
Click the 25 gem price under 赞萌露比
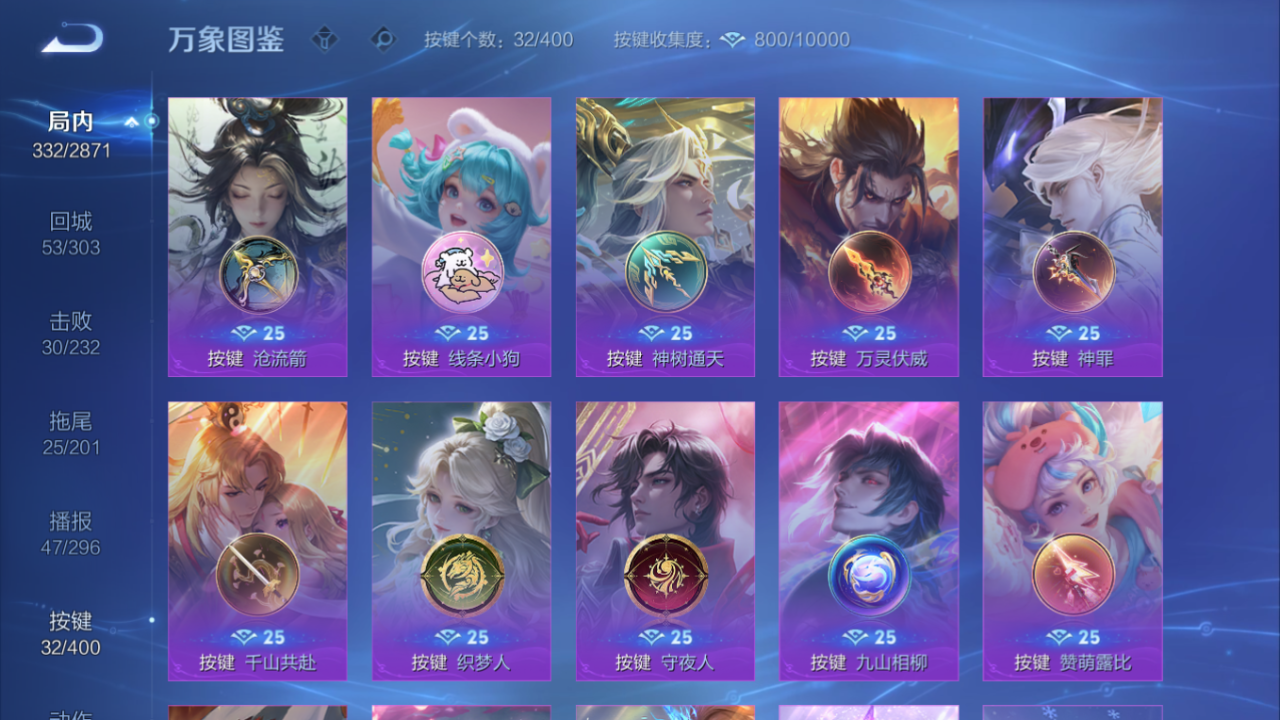click(x=1073, y=638)
